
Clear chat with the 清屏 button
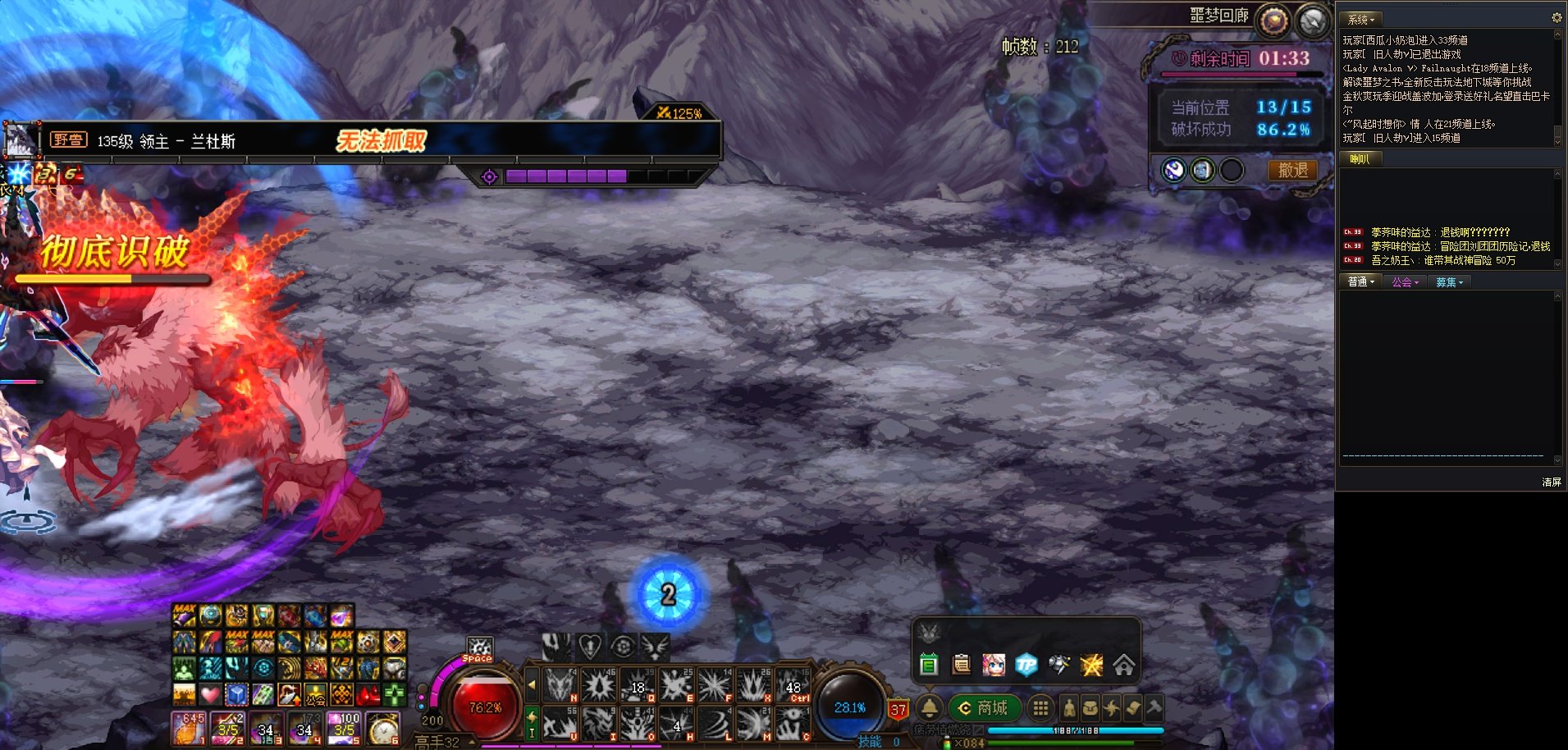click(x=1551, y=482)
